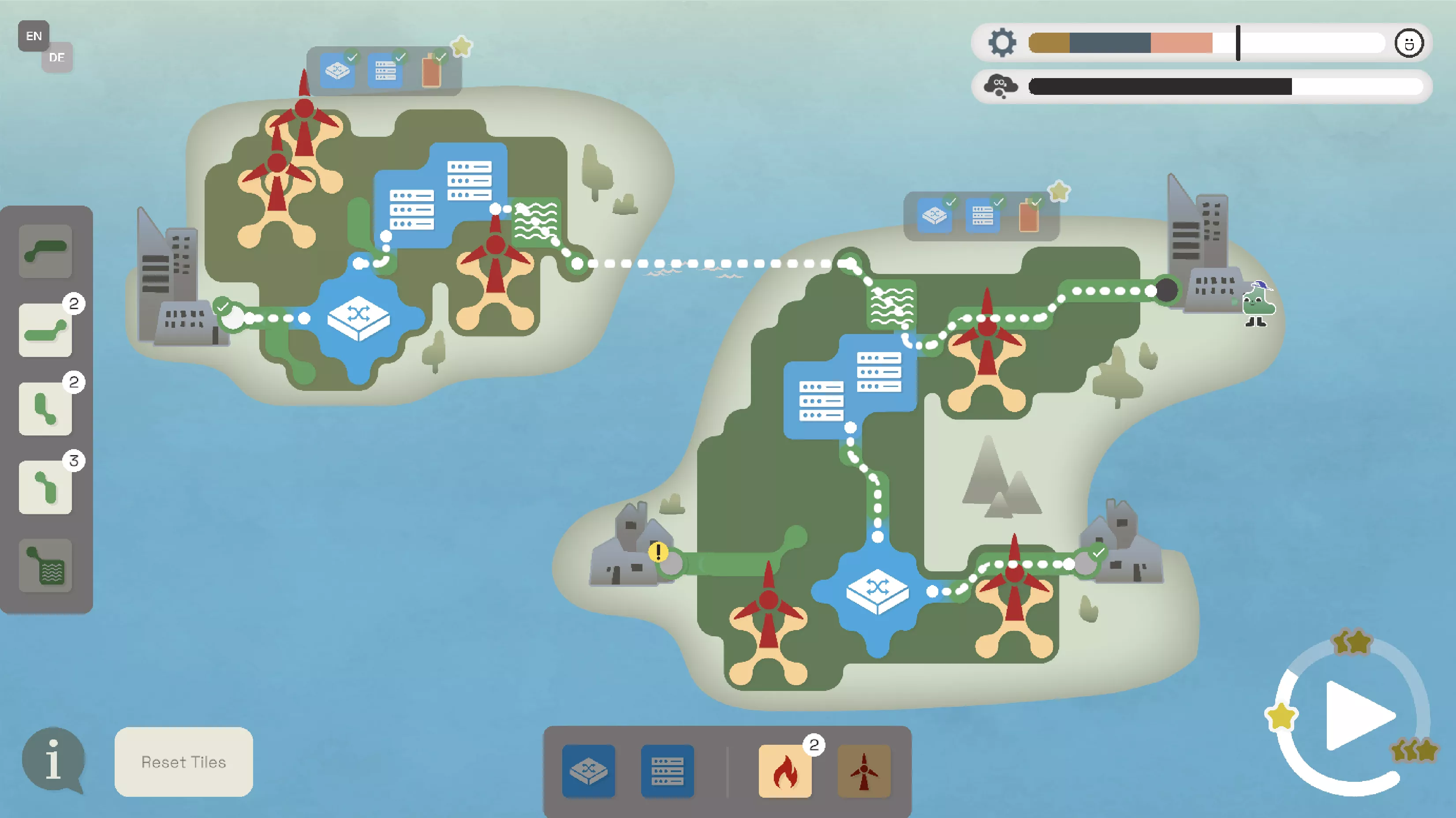
Task: Switch the language to DE
Action: coord(57,57)
